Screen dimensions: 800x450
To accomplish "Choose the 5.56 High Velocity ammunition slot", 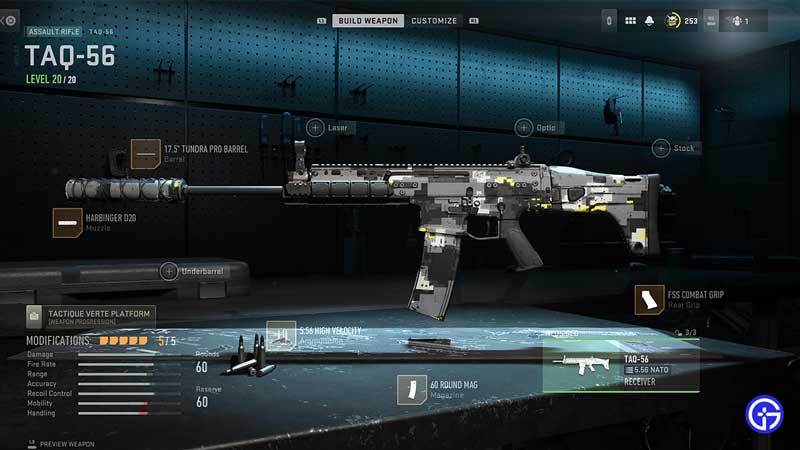I will click(283, 335).
